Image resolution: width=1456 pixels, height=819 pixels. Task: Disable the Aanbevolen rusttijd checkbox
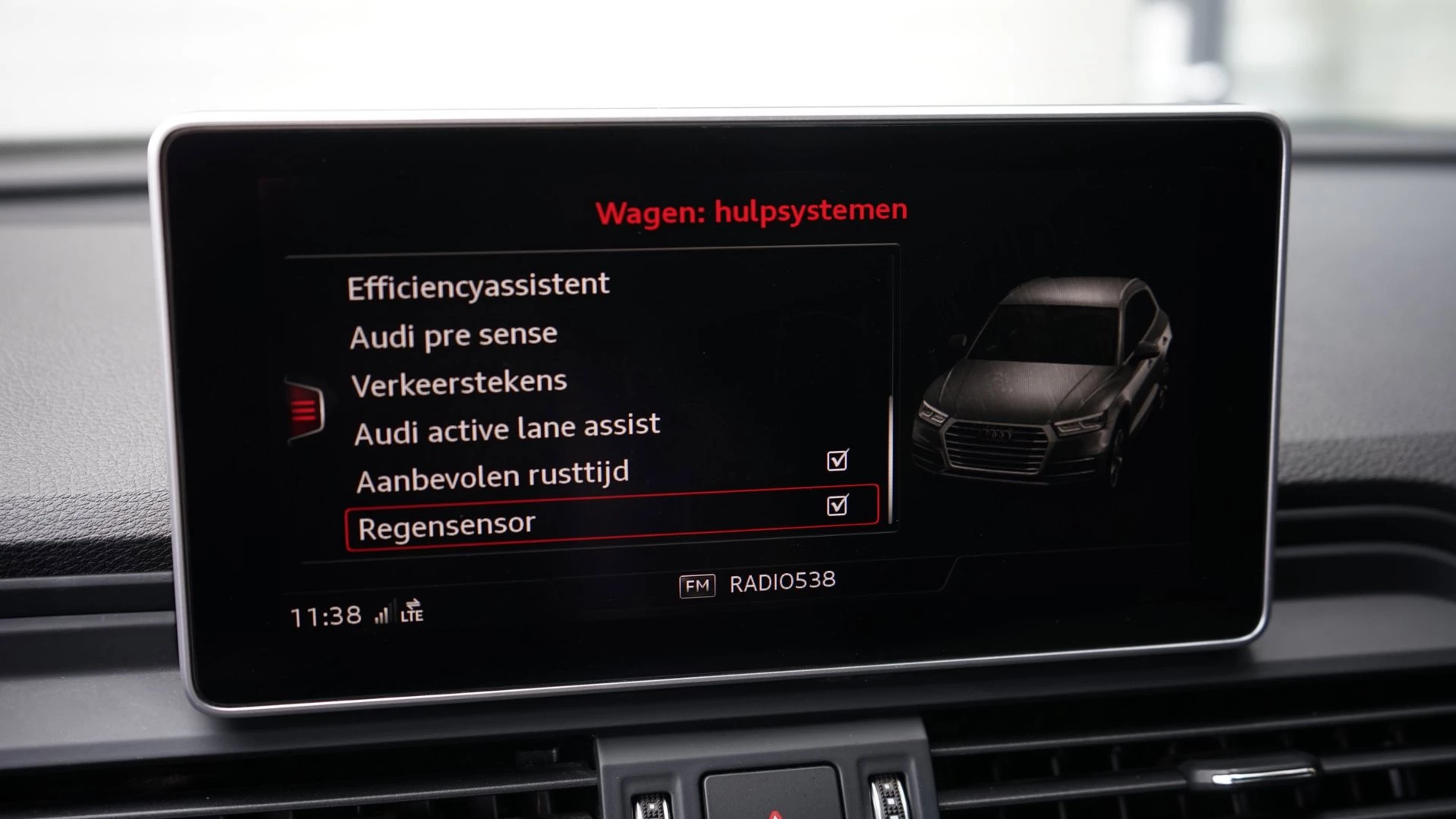tap(837, 460)
